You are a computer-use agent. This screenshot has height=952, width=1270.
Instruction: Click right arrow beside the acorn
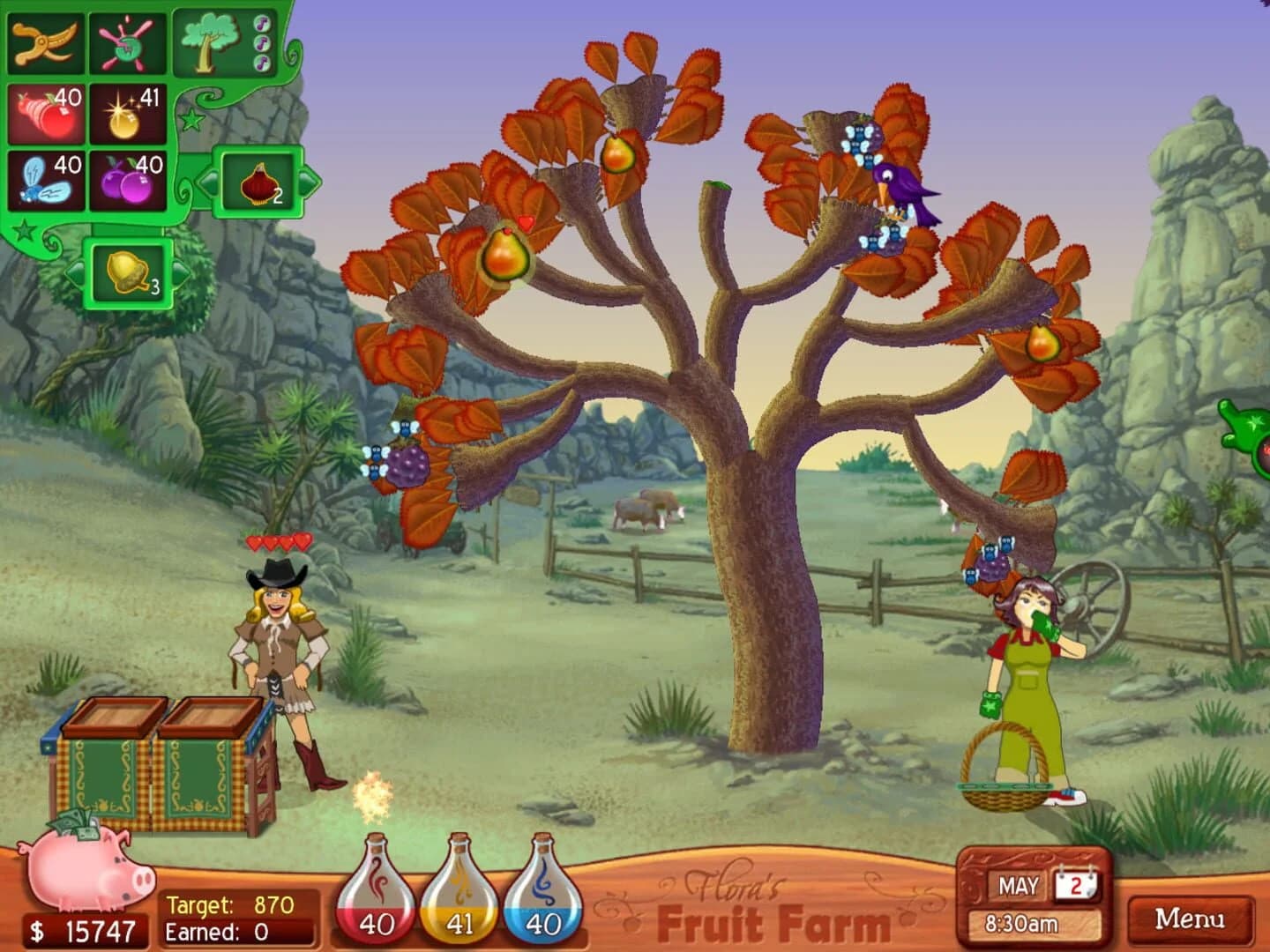pos(183,273)
